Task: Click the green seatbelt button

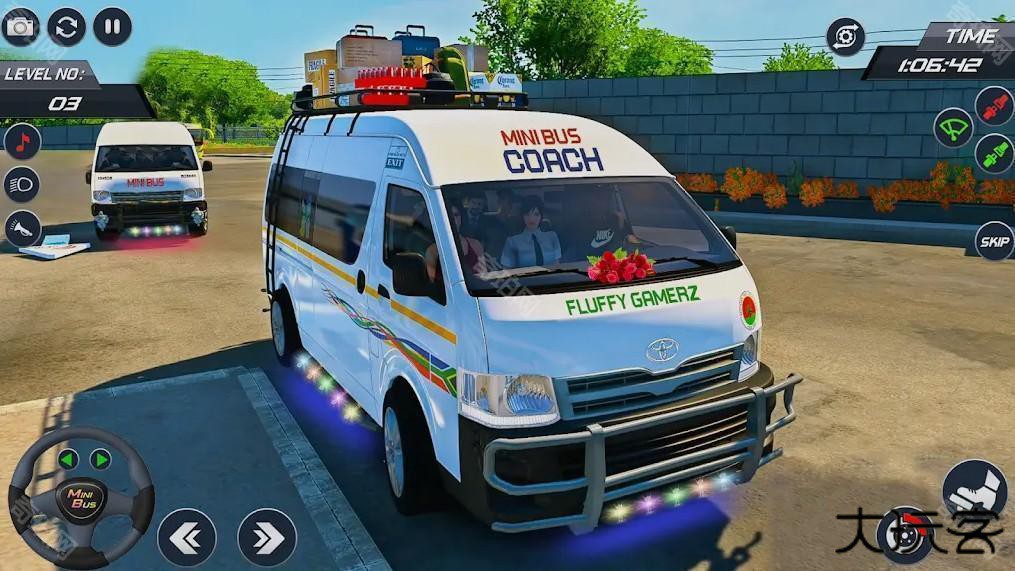Action: [994, 153]
